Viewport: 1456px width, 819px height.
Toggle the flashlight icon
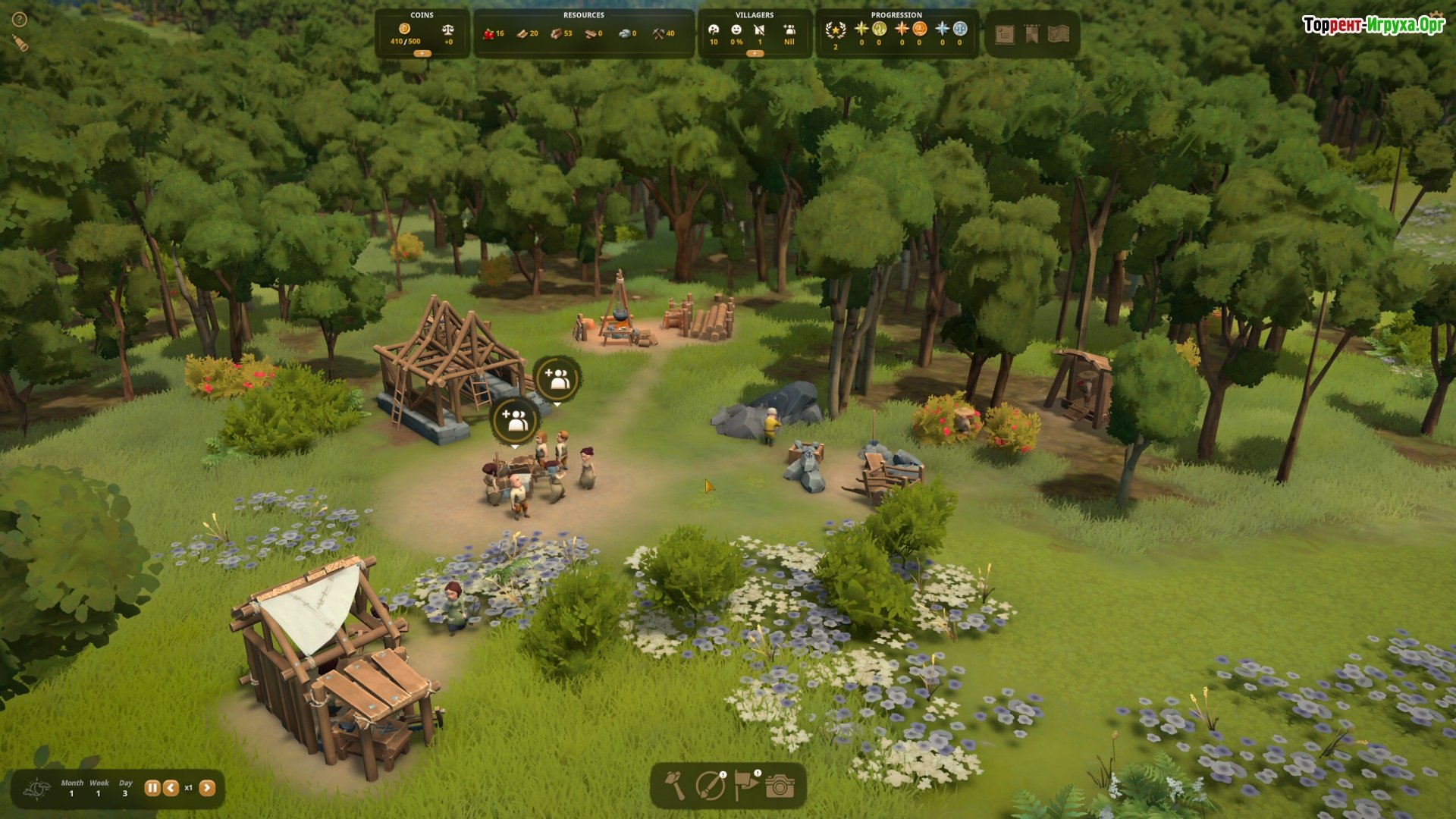(20, 43)
